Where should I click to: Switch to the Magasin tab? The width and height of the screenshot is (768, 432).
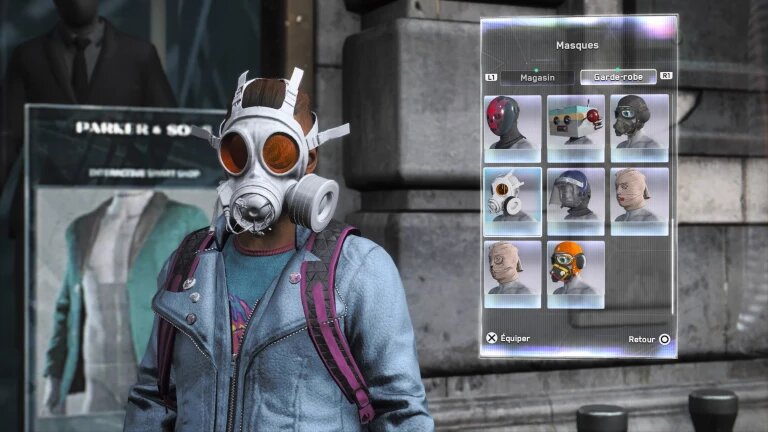(x=535, y=77)
